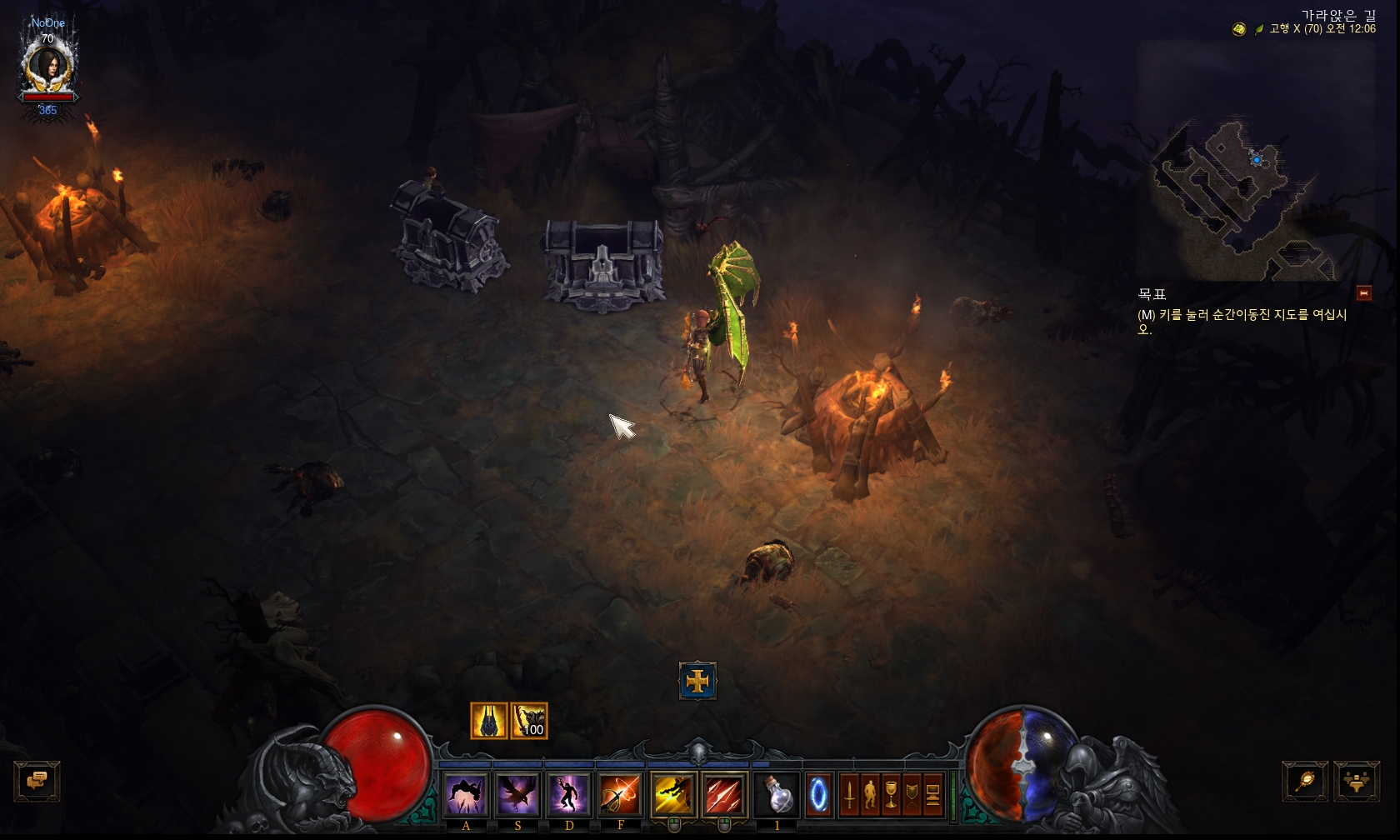Image resolution: width=1400 pixels, height=840 pixels.
Task: Select the red Multishot right-mouse skill
Action: coord(724,793)
